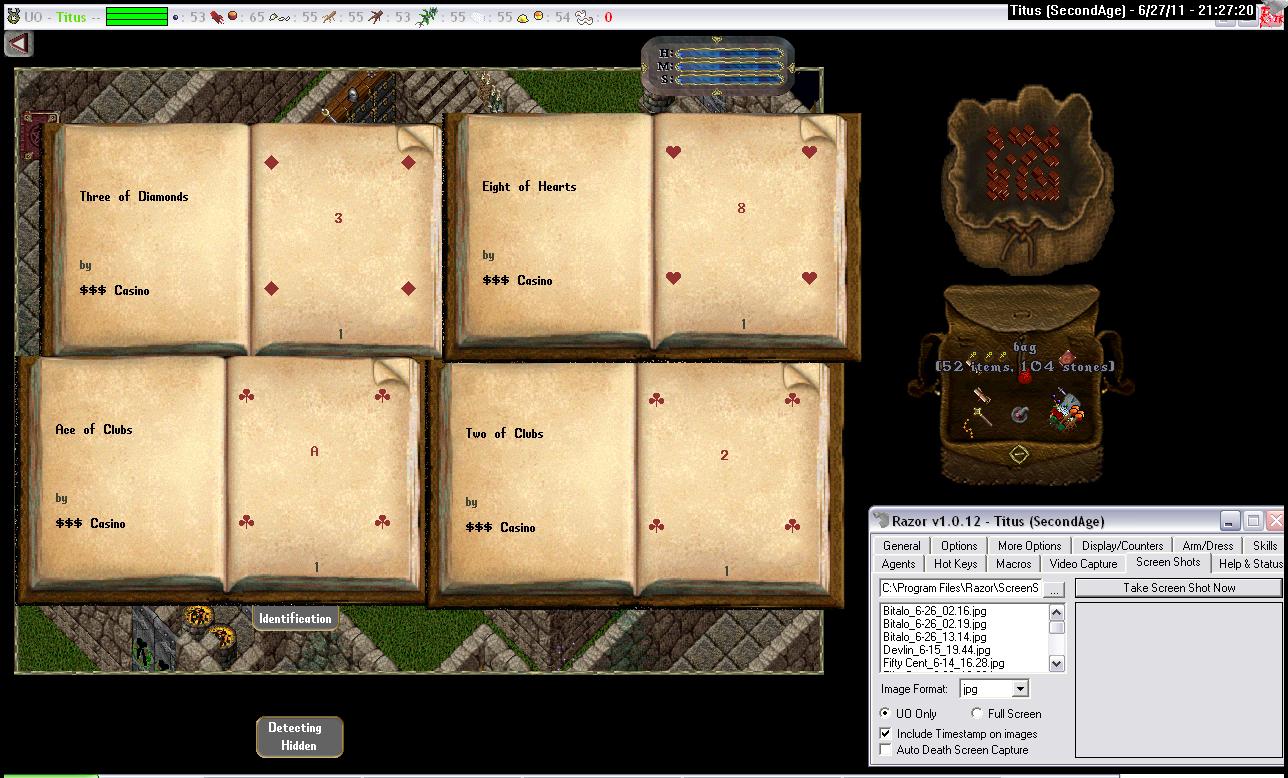Select the mortar and pestle in the backpack
This screenshot has width=1288, height=778.
(1019, 413)
